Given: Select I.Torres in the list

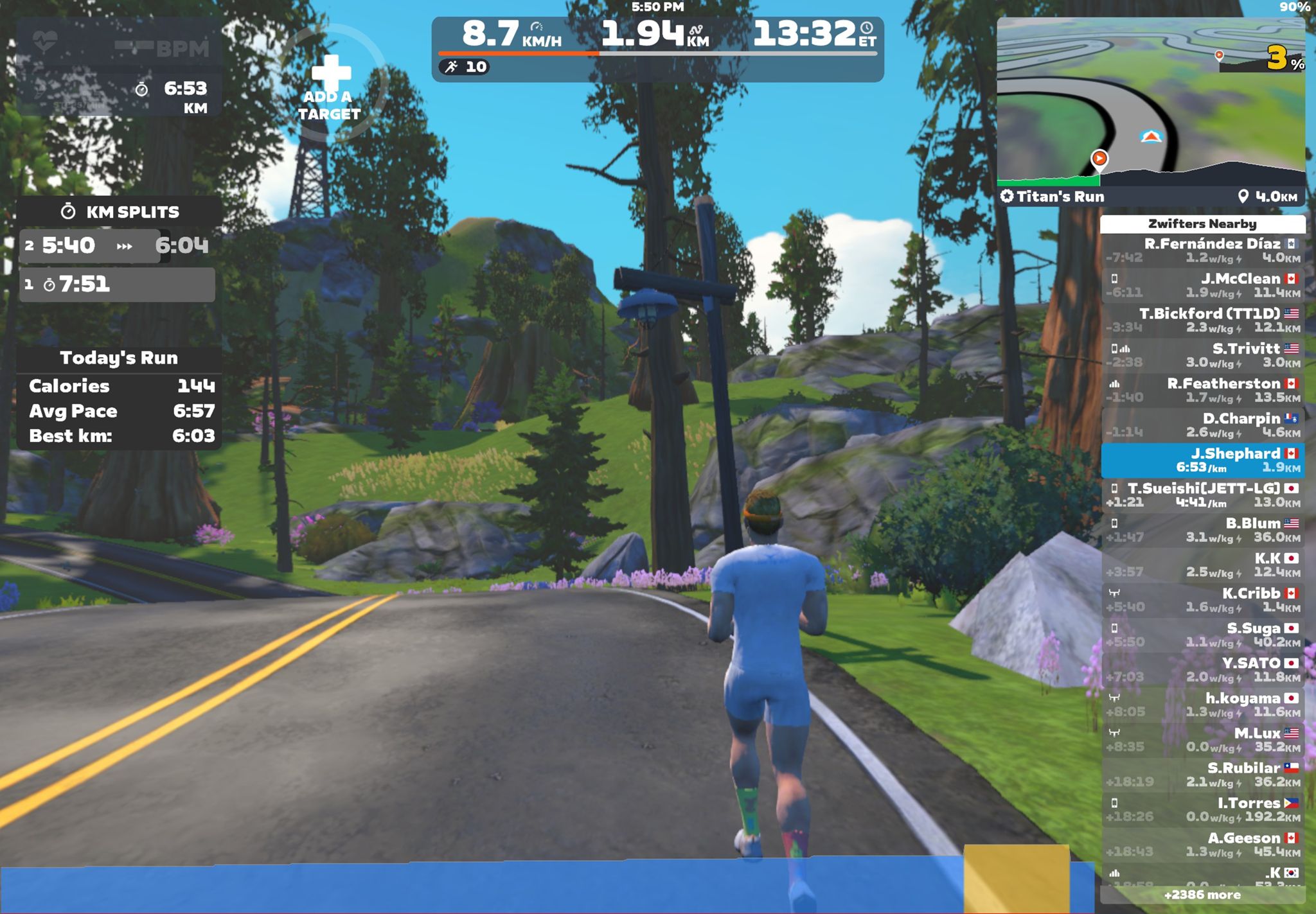Looking at the screenshot, I should pyautogui.click(x=1202, y=809).
